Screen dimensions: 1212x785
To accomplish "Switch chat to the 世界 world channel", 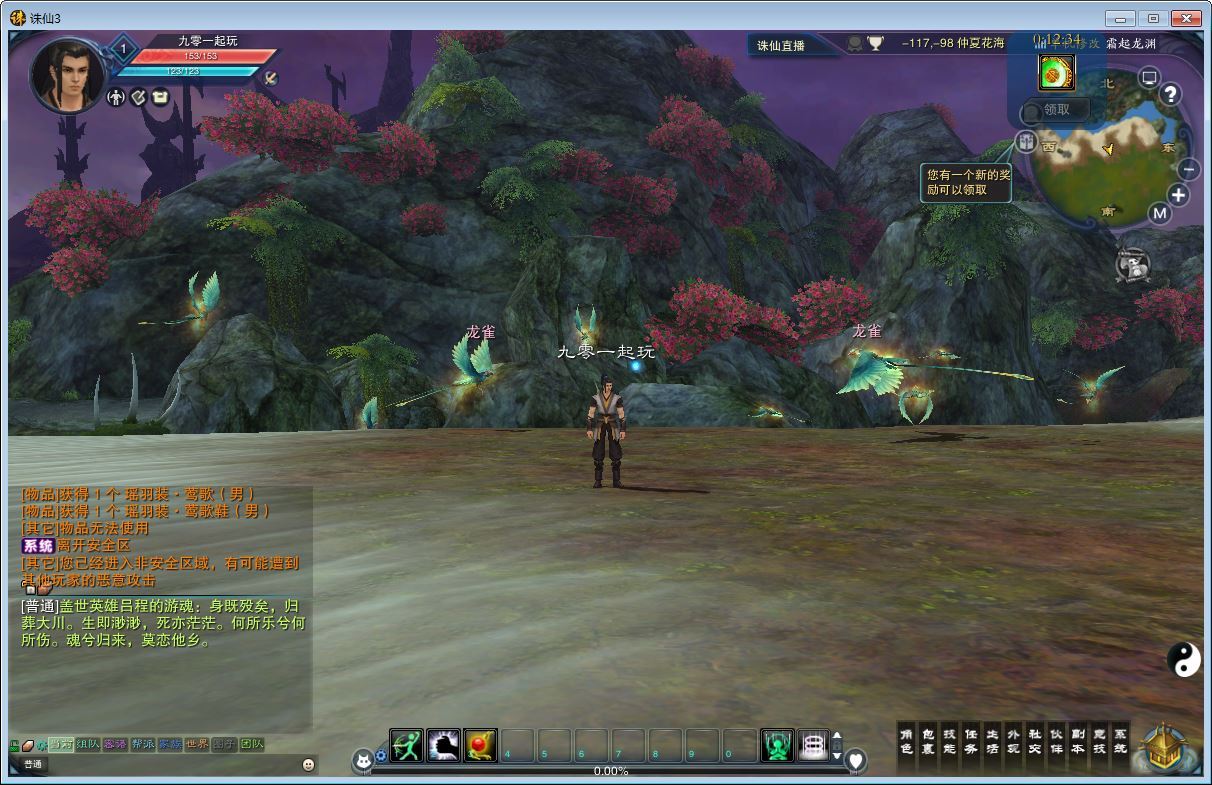I will pos(197,744).
